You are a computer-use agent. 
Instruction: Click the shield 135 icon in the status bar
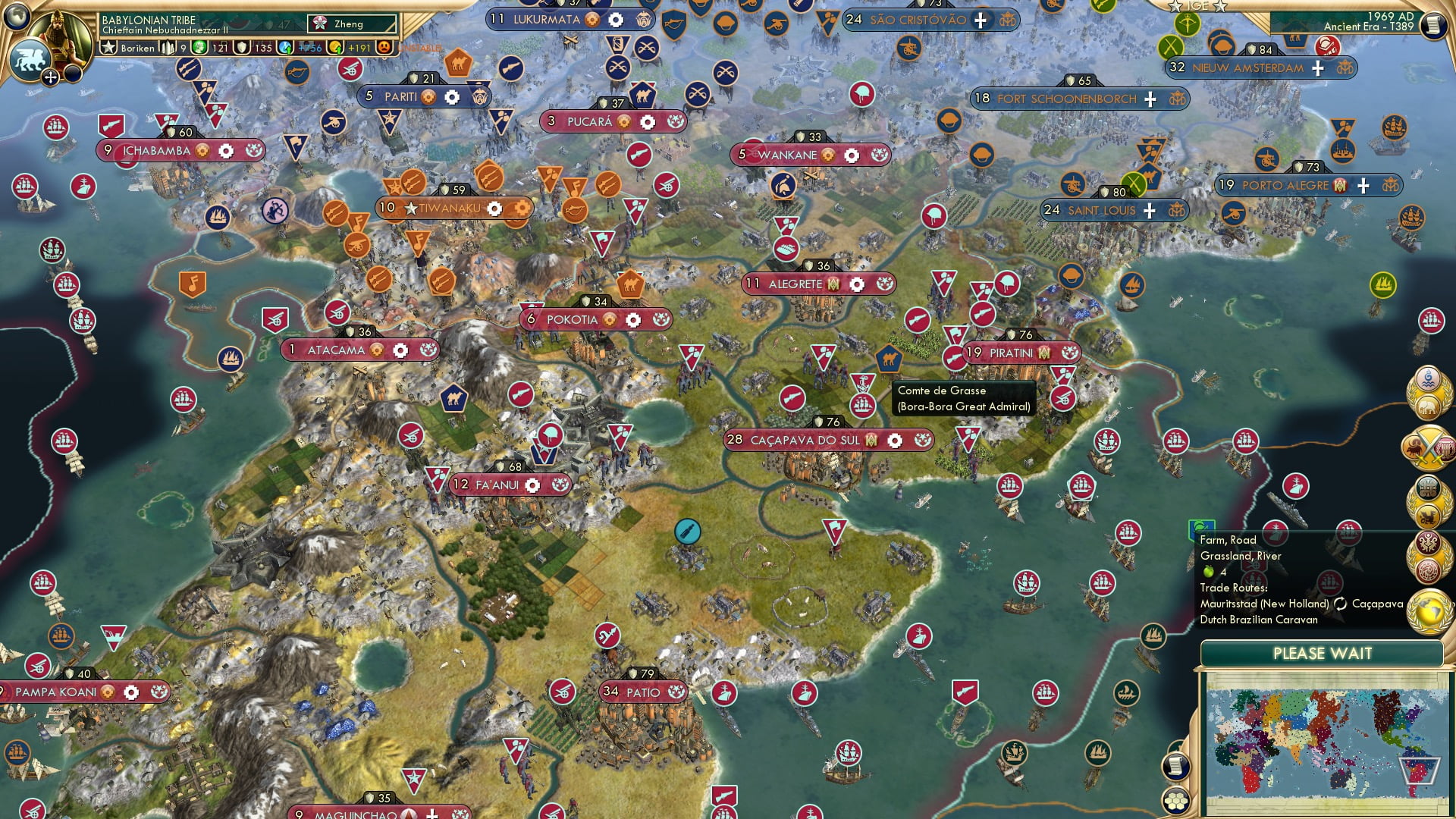242,48
